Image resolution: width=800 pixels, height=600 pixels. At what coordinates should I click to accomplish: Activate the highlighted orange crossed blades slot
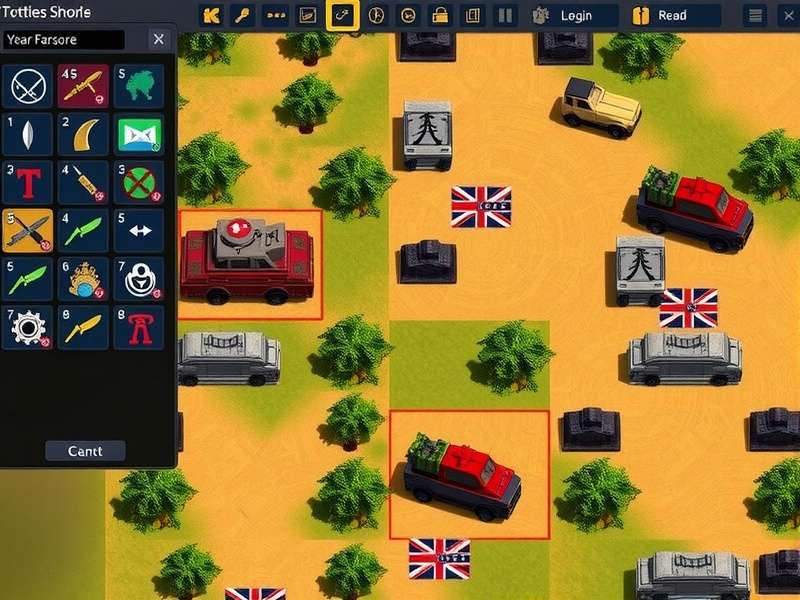(27, 231)
